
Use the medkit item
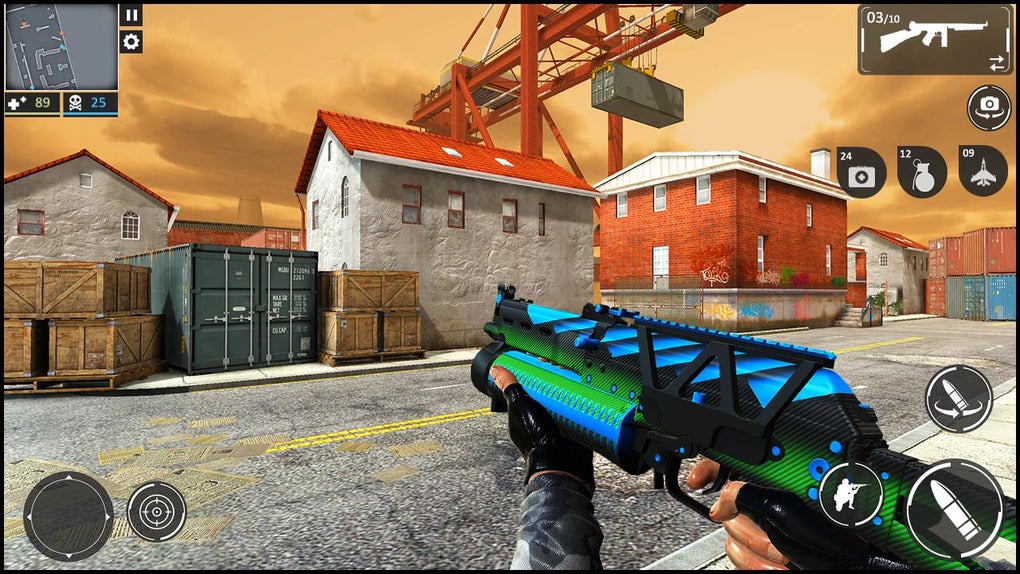(861, 172)
